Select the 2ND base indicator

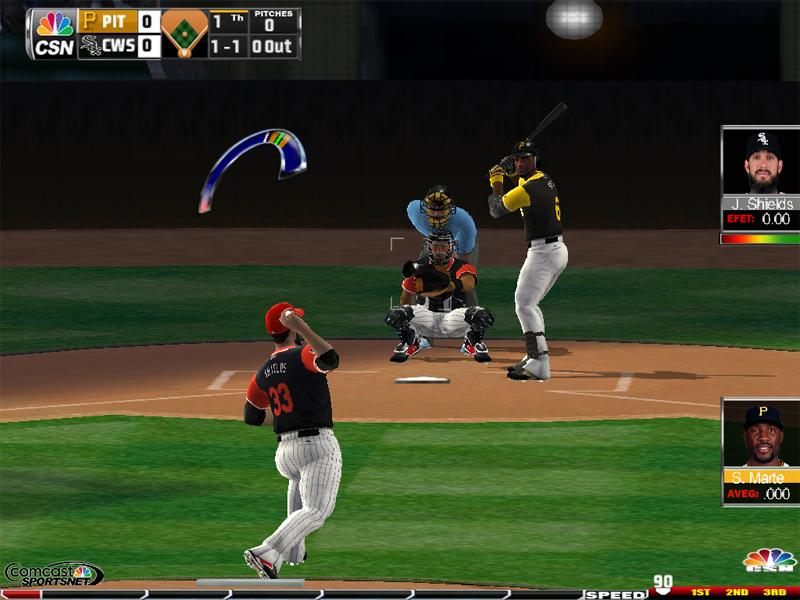click(737, 593)
